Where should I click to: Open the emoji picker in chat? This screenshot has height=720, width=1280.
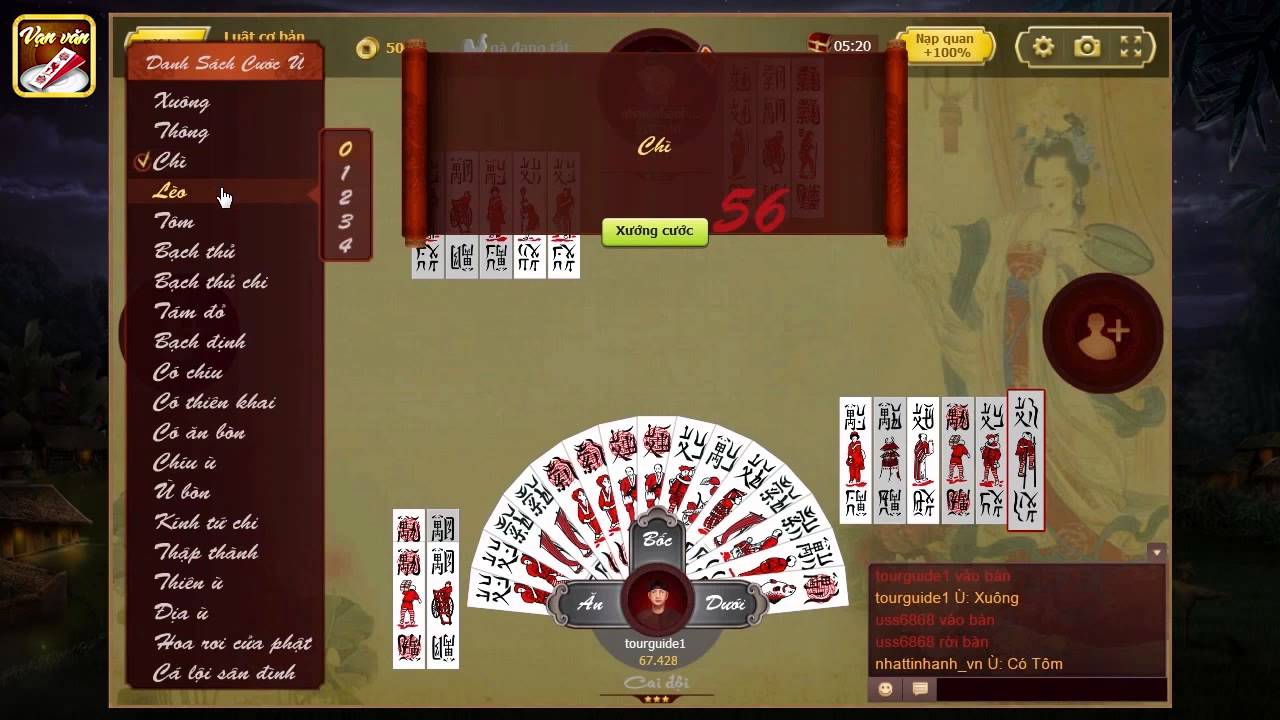[x=884, y=688]
